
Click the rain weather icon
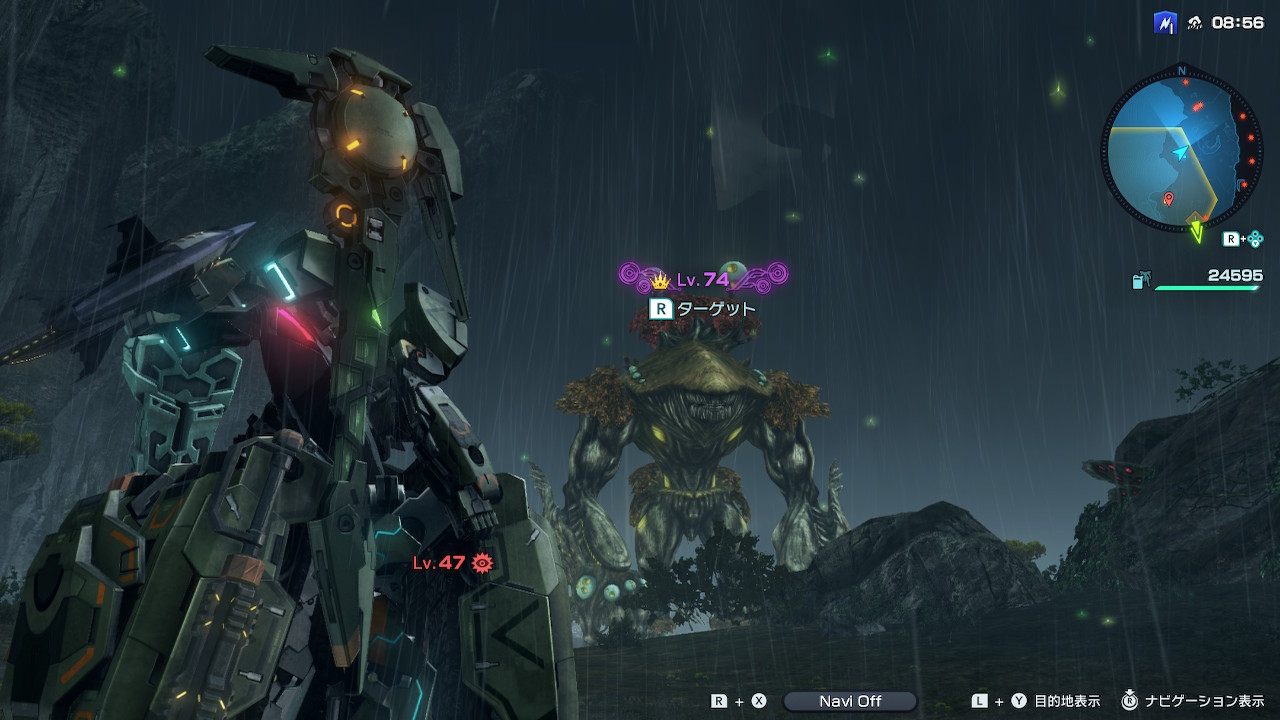click(1194, 23)
